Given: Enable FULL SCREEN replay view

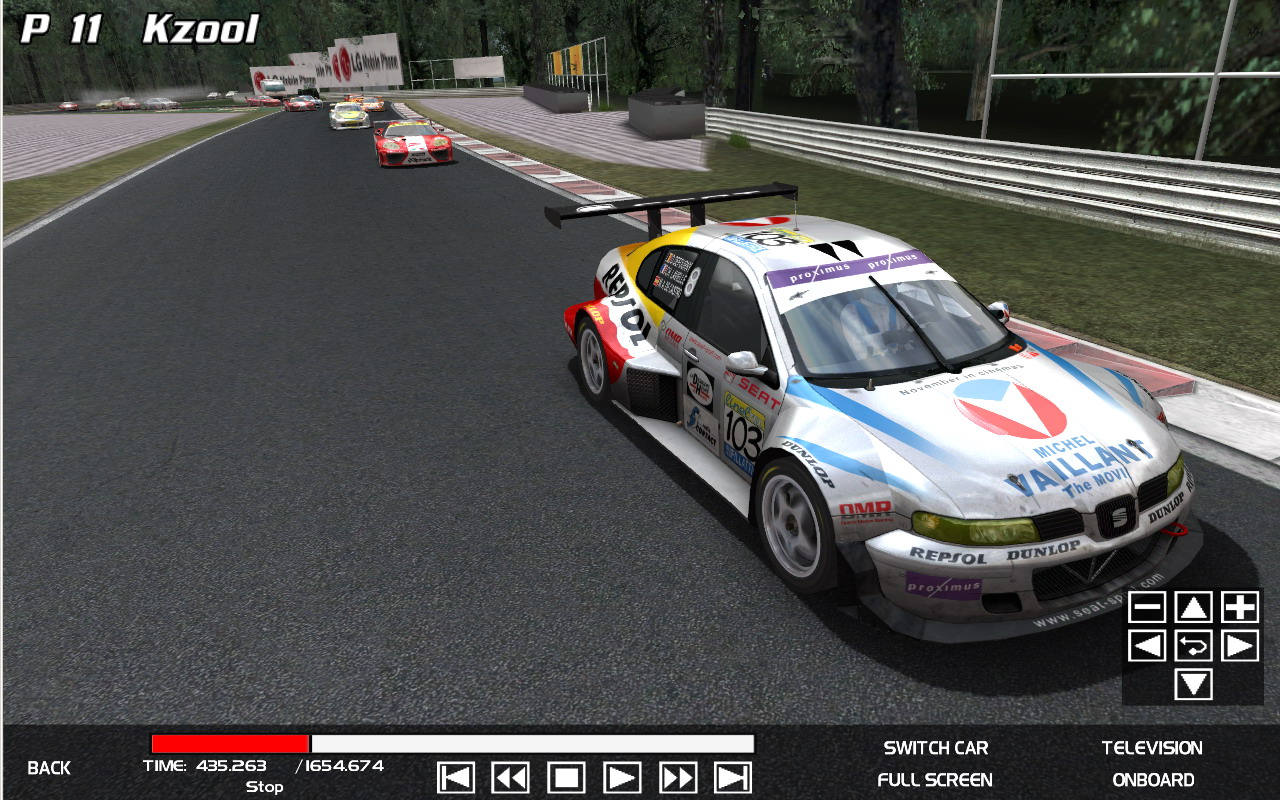Looking at the screenshot, I should tap(935, 780).
